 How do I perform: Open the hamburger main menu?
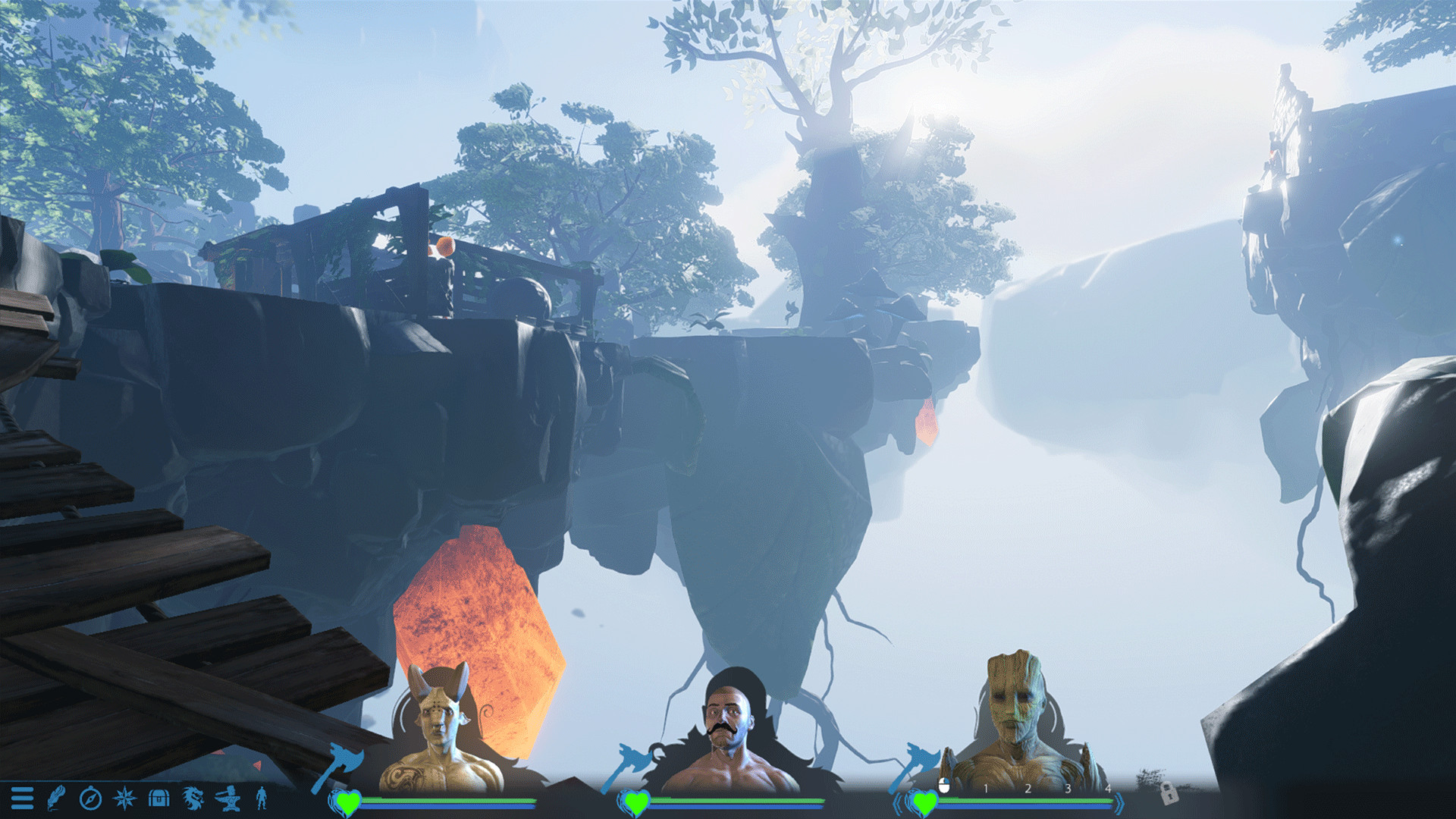pos(22,799)
